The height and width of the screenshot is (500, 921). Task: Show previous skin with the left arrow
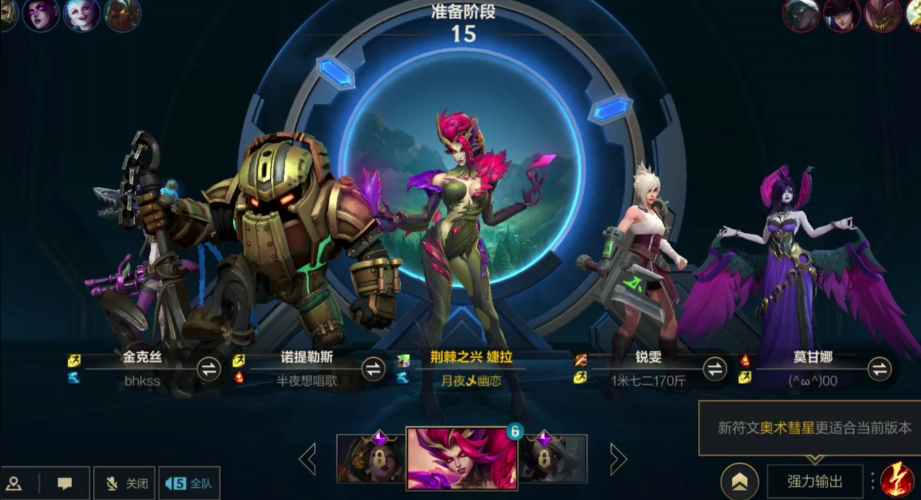308,459
